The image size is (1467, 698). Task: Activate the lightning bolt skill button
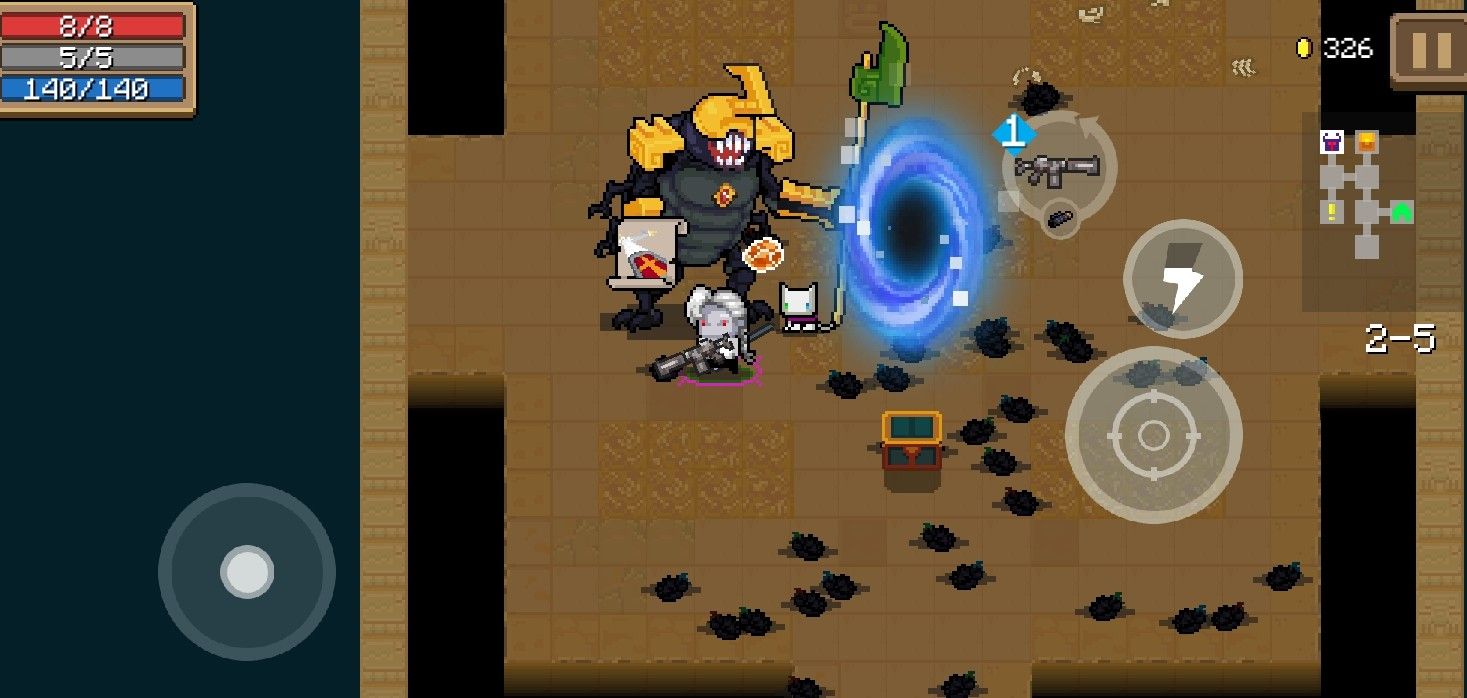1182,279
